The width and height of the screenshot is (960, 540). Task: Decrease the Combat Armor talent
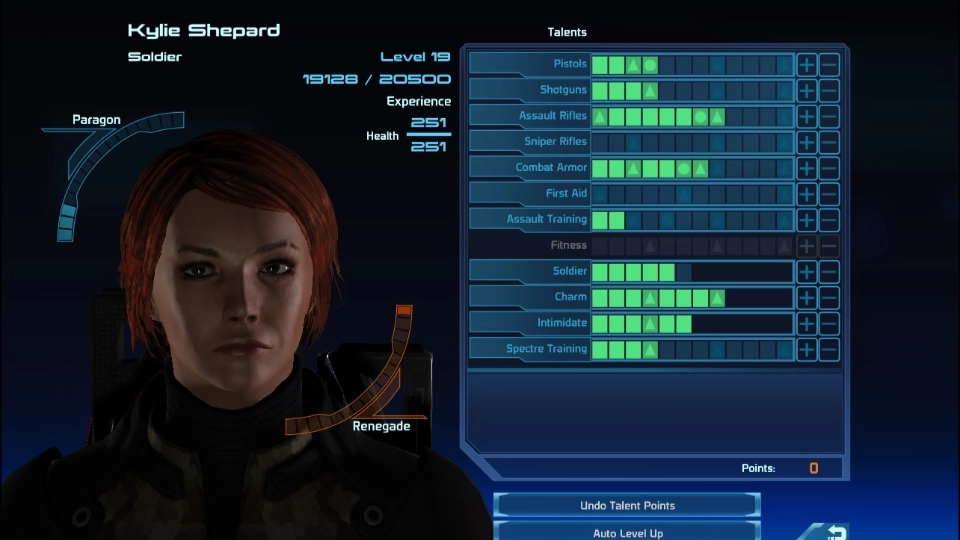[829, 169]
